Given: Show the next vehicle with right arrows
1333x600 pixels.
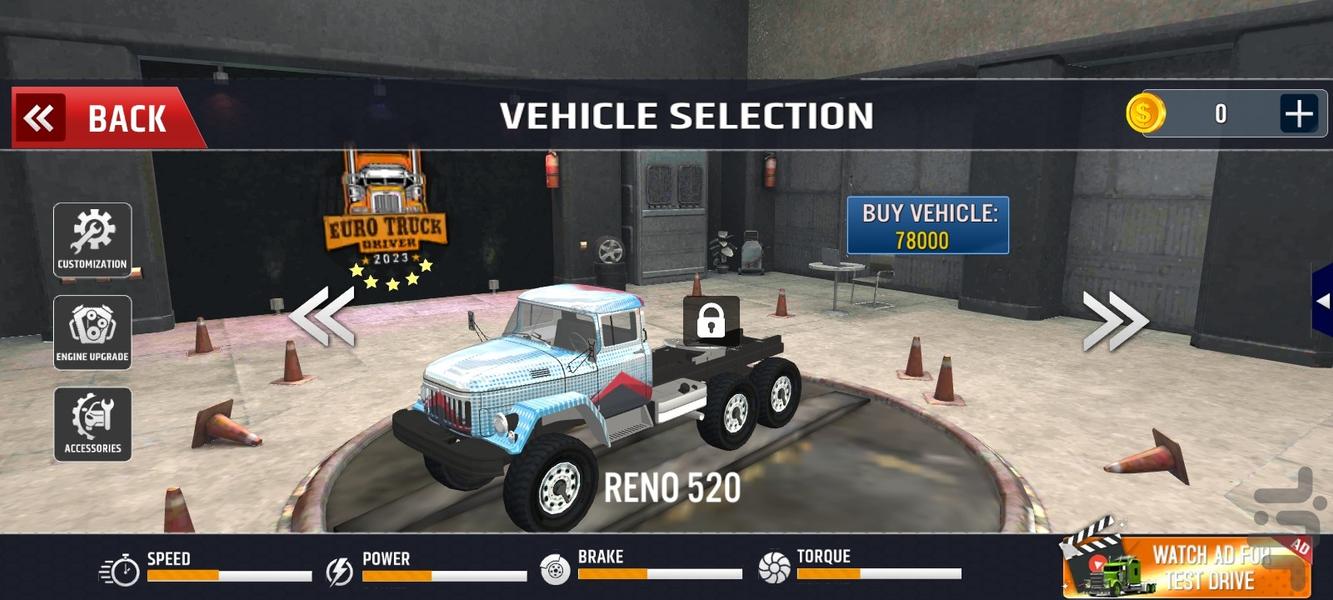Looking at the screenshot, I should [x=1115, y=320].
